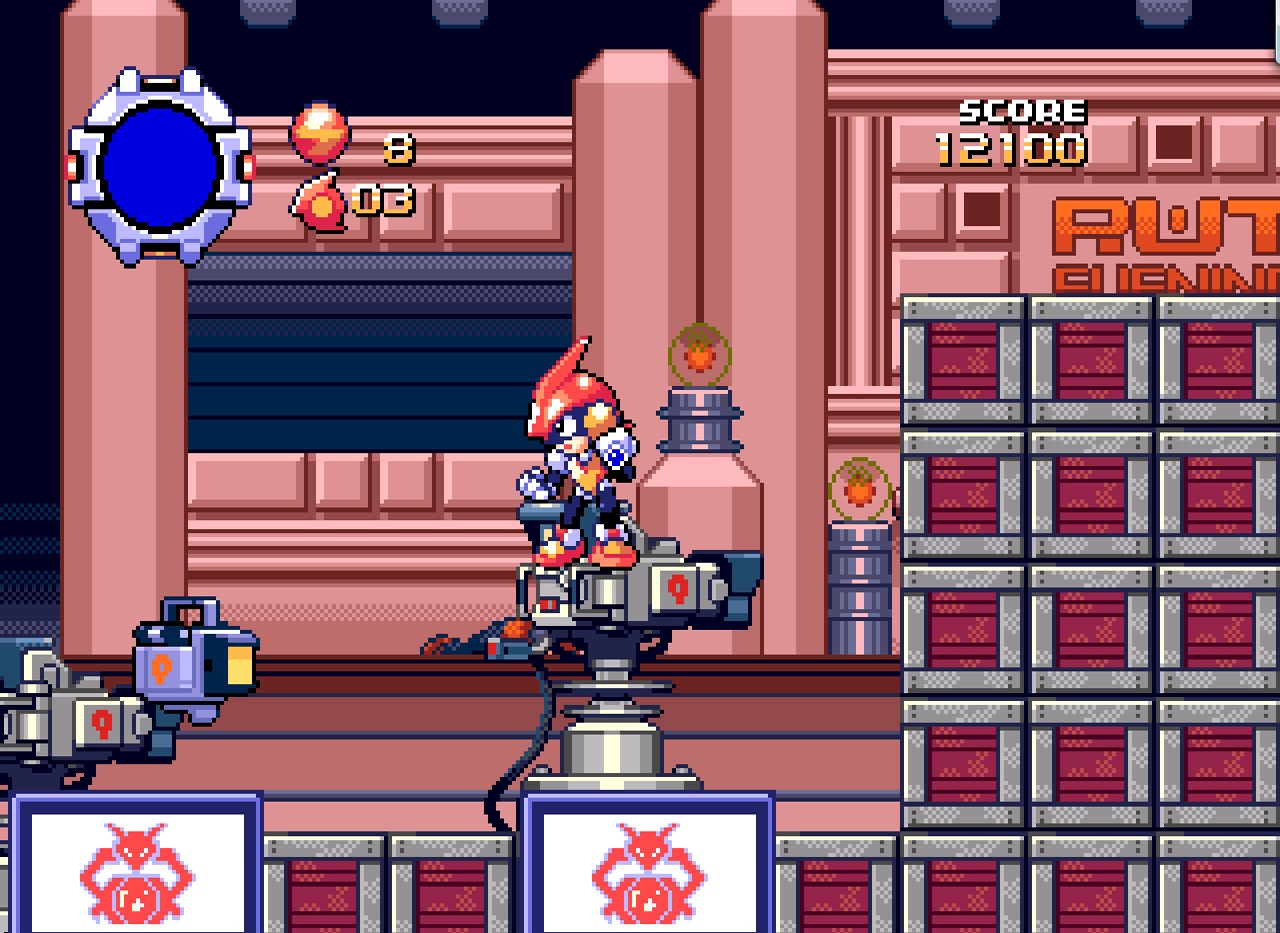Expand the tall pink canister with valve top

tap(698, 470)
